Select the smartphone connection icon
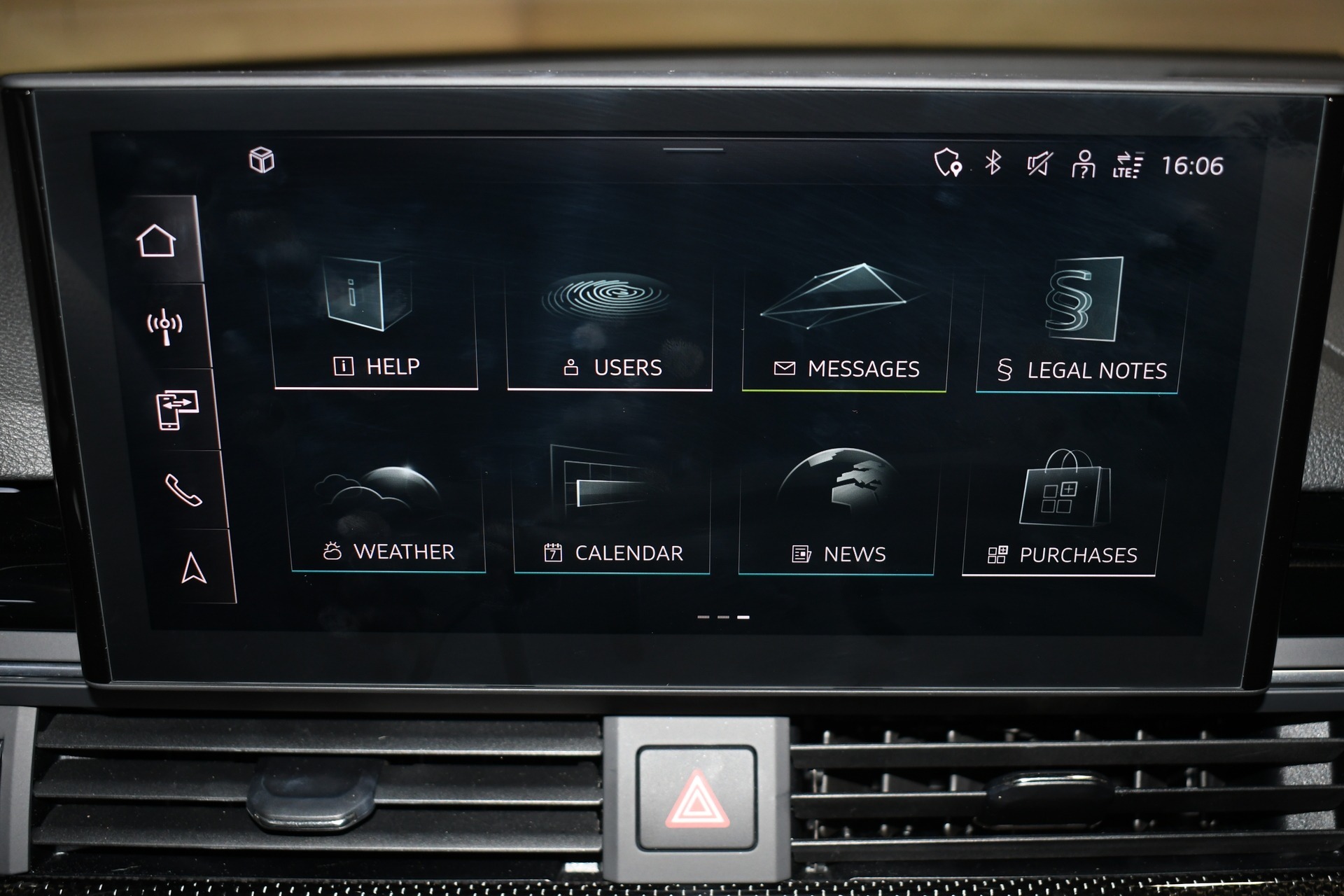This screenshot has width=1344, height=896. point(176,410)
